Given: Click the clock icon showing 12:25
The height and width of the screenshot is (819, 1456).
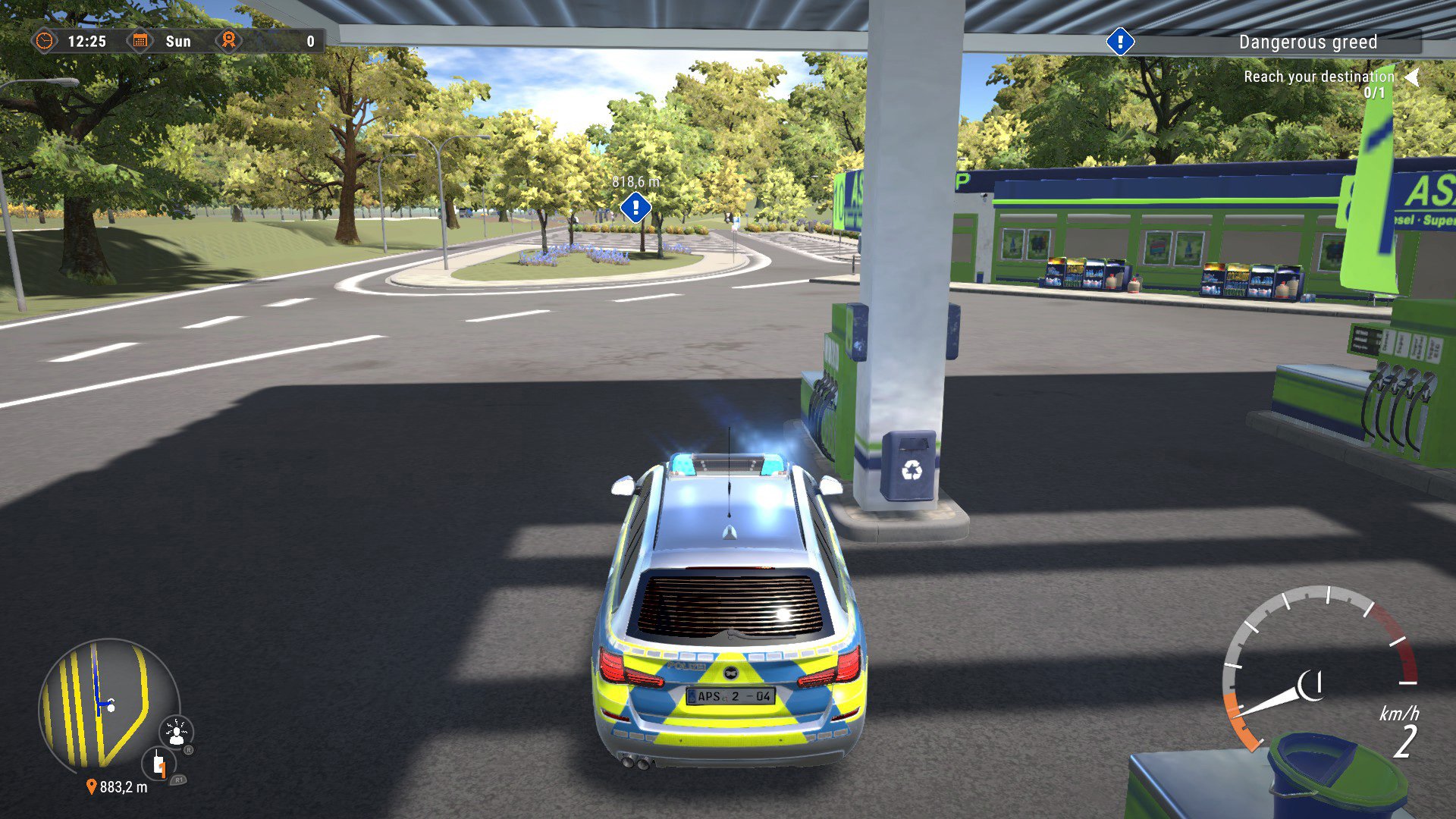Looking at the screenshot, I should 47,42.
